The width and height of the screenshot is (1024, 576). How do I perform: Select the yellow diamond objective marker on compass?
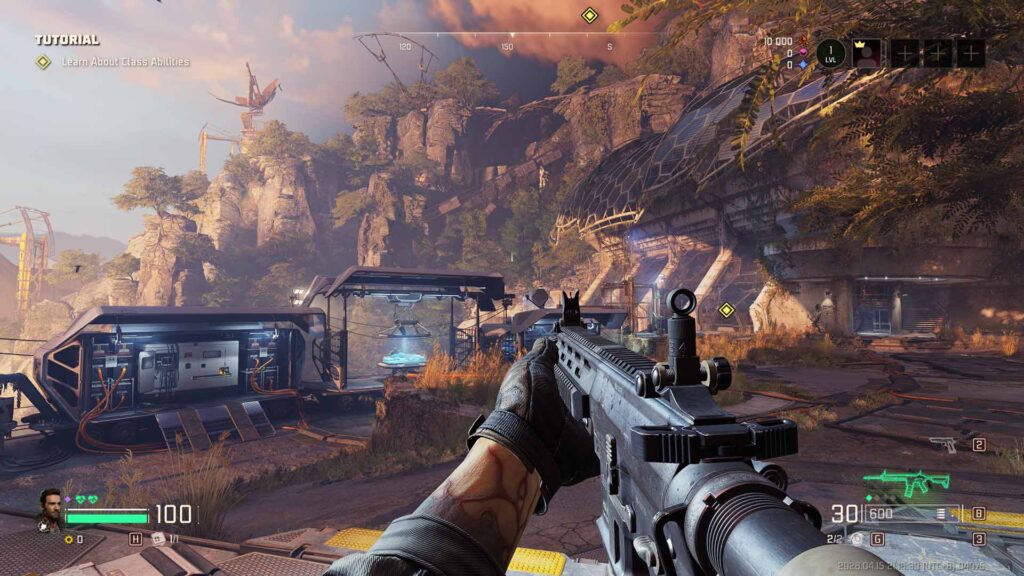coord(589,15)
